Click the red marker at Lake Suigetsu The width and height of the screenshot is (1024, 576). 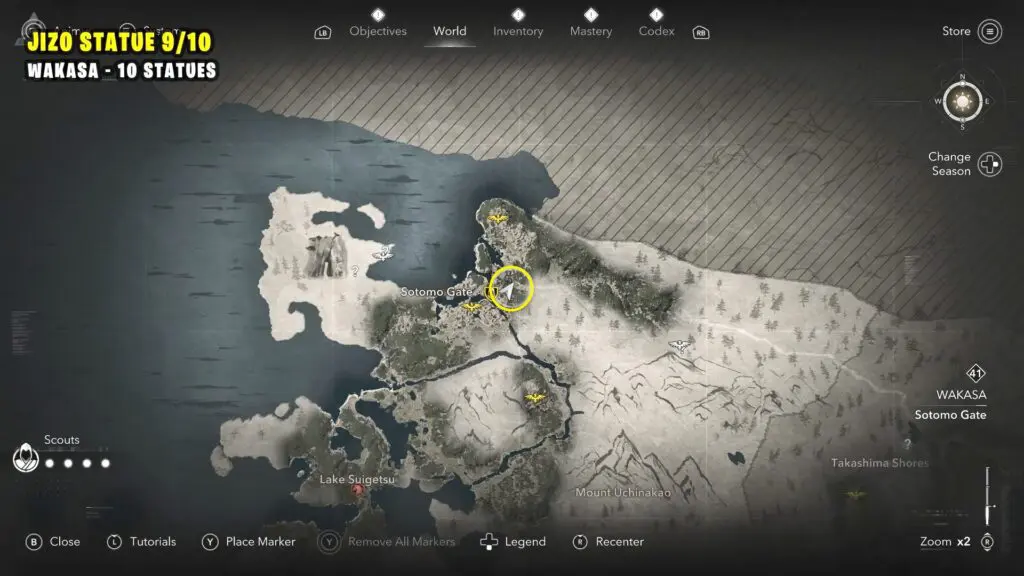(358, 492)
